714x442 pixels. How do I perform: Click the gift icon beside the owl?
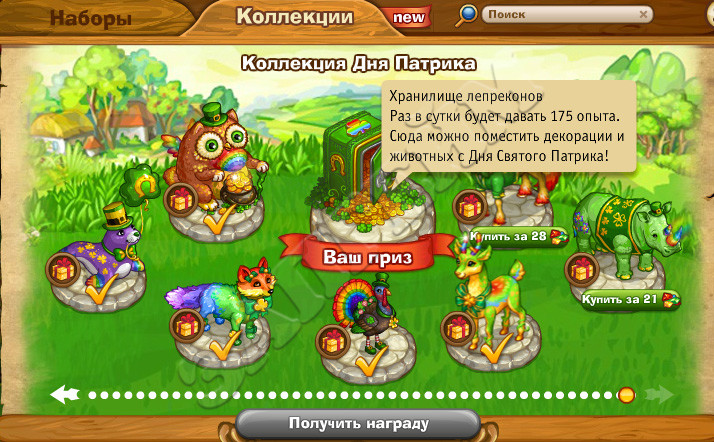pyautogui.click(x=181, y=199)
